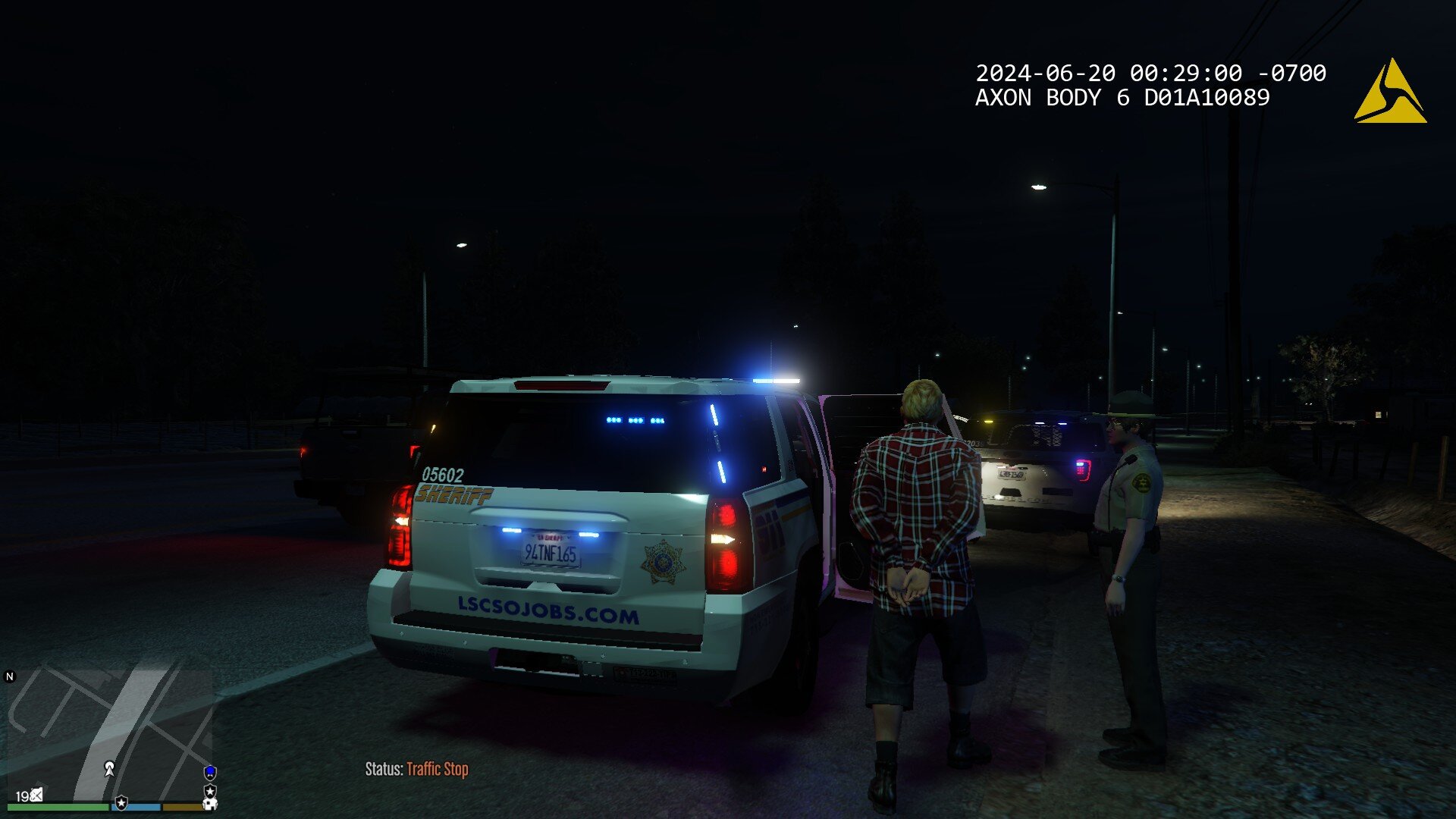The width and height of the screenshot is (1456, 819).
Task: Click the yellow Axon triangle logo
Action: pyautogui.click(x=1389, y=93)
